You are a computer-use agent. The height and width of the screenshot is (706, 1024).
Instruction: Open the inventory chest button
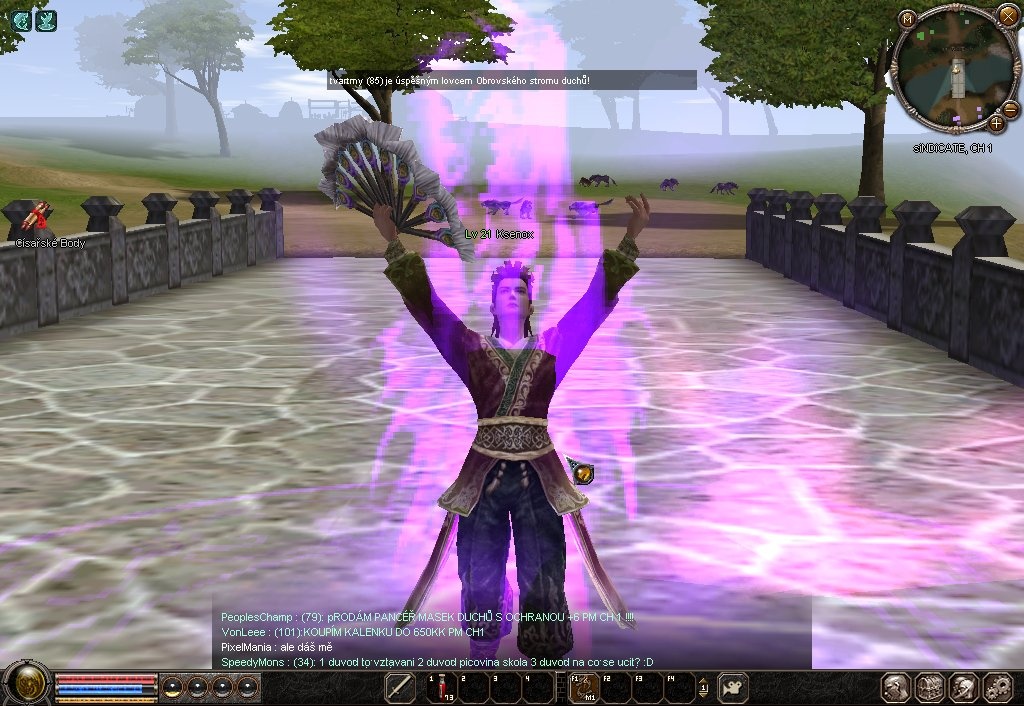[930, 687]
